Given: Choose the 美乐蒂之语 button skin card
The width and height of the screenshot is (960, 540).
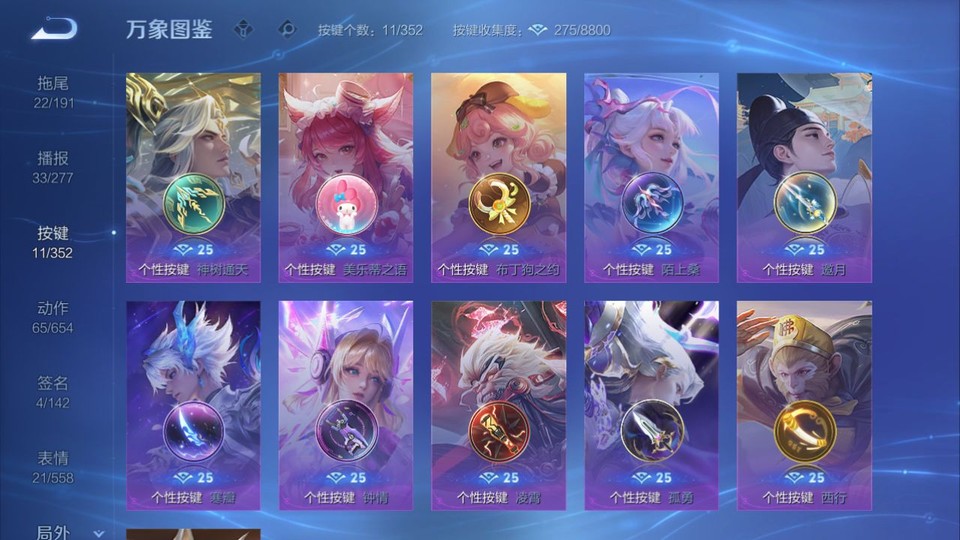Looking at the screenshot, I should coord(346,177).
